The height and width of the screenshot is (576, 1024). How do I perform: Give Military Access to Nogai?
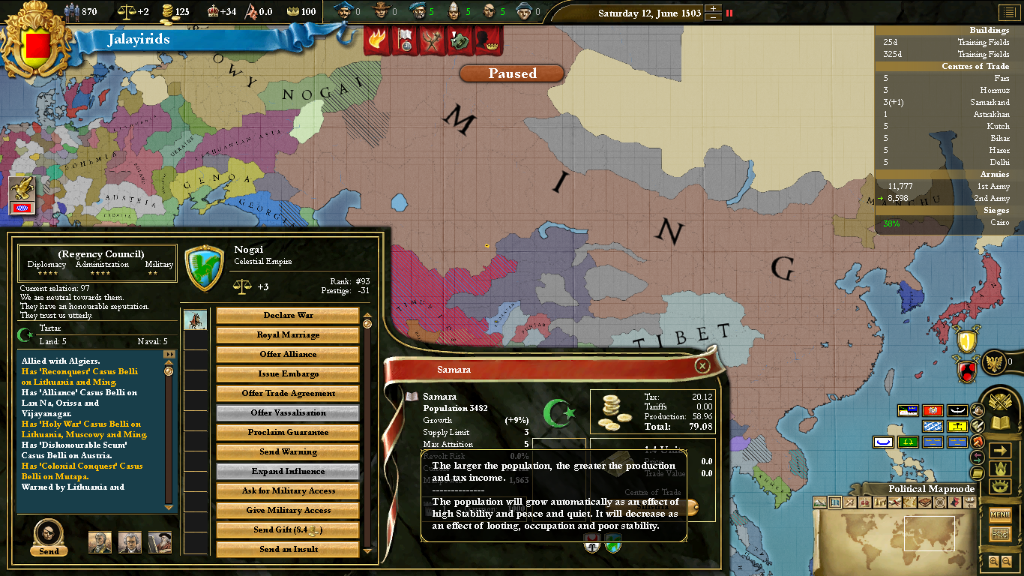(x=287, y=511)
